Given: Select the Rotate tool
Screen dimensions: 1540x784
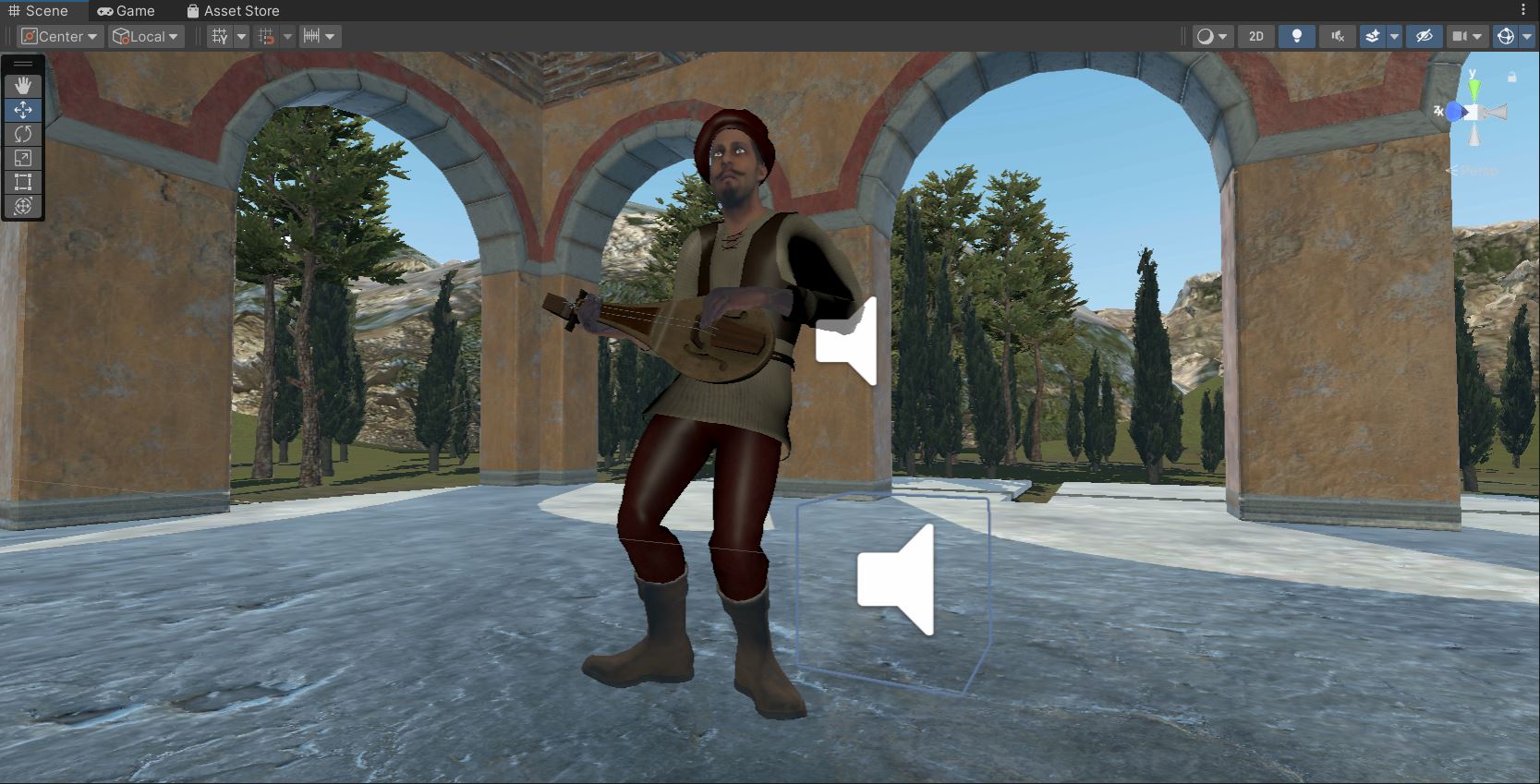Looking at the screenshot, I should pos(22,134).
